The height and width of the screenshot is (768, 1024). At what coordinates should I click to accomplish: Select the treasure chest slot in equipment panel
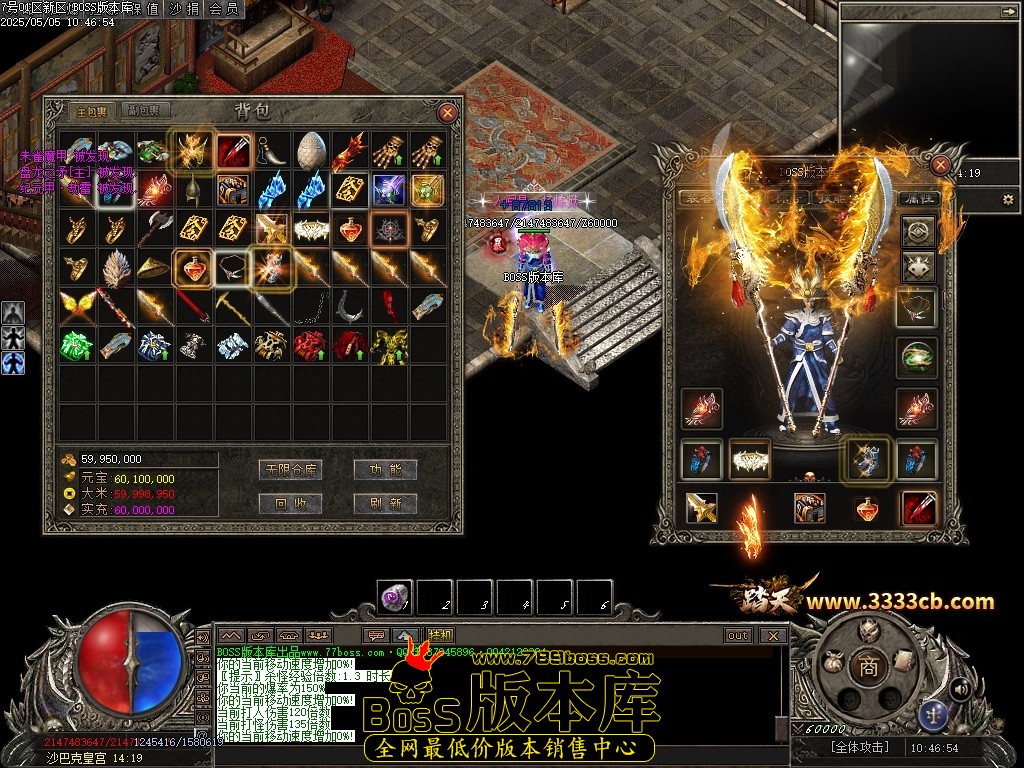click(809, 508)
